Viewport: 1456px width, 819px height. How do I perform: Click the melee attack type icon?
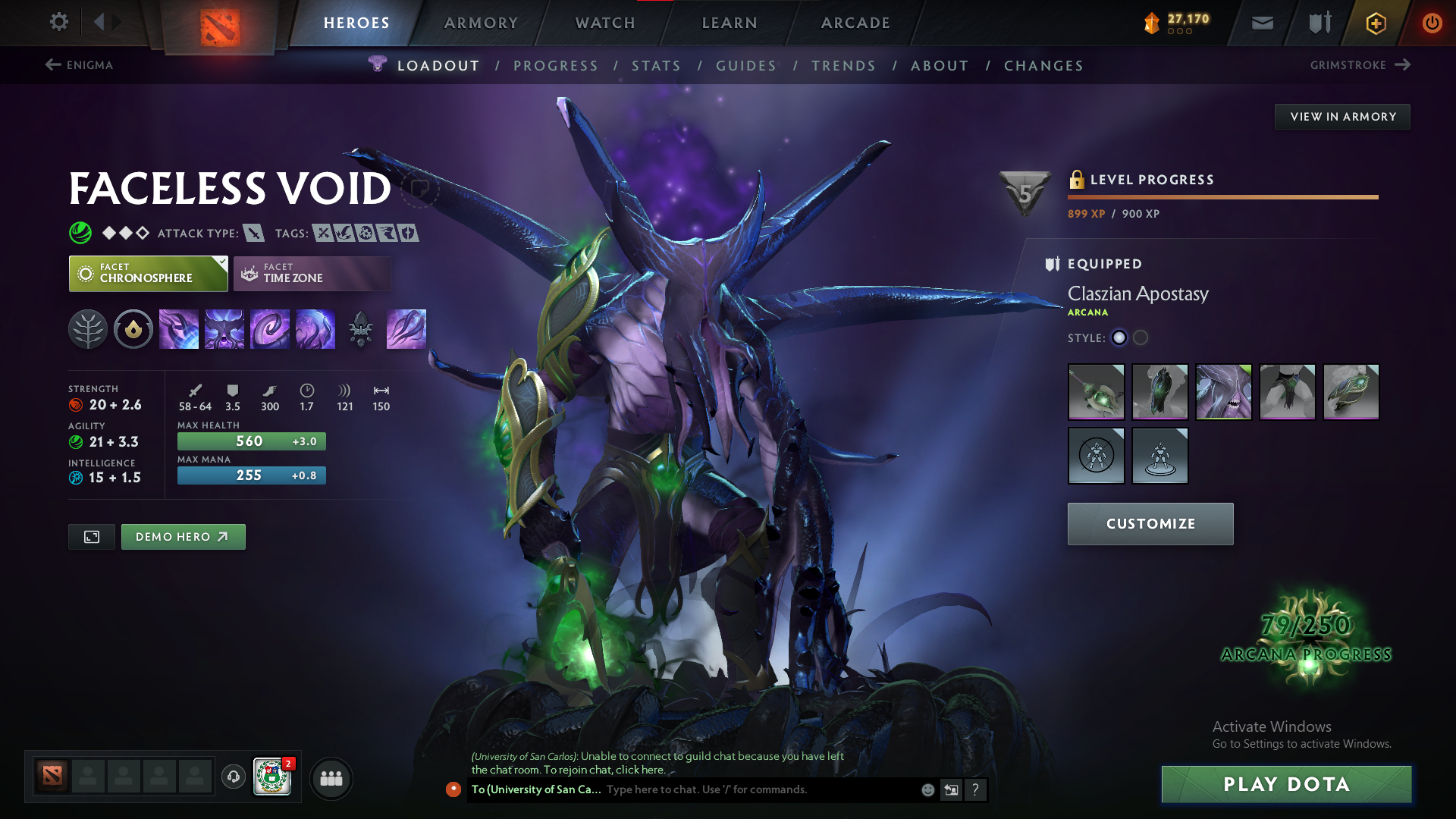tap(255, 233)
